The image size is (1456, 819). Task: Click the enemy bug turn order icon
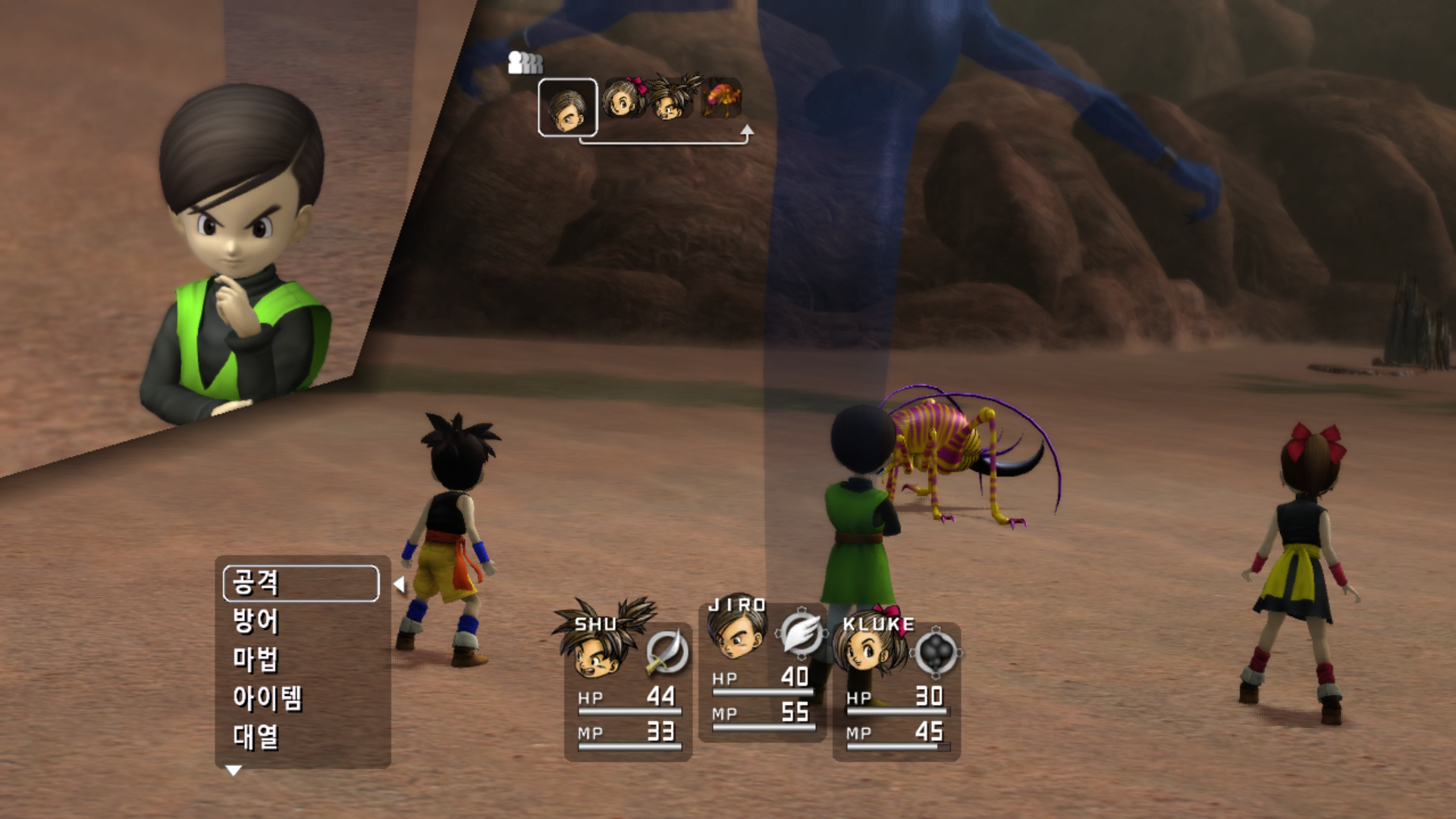pos(720,99)
